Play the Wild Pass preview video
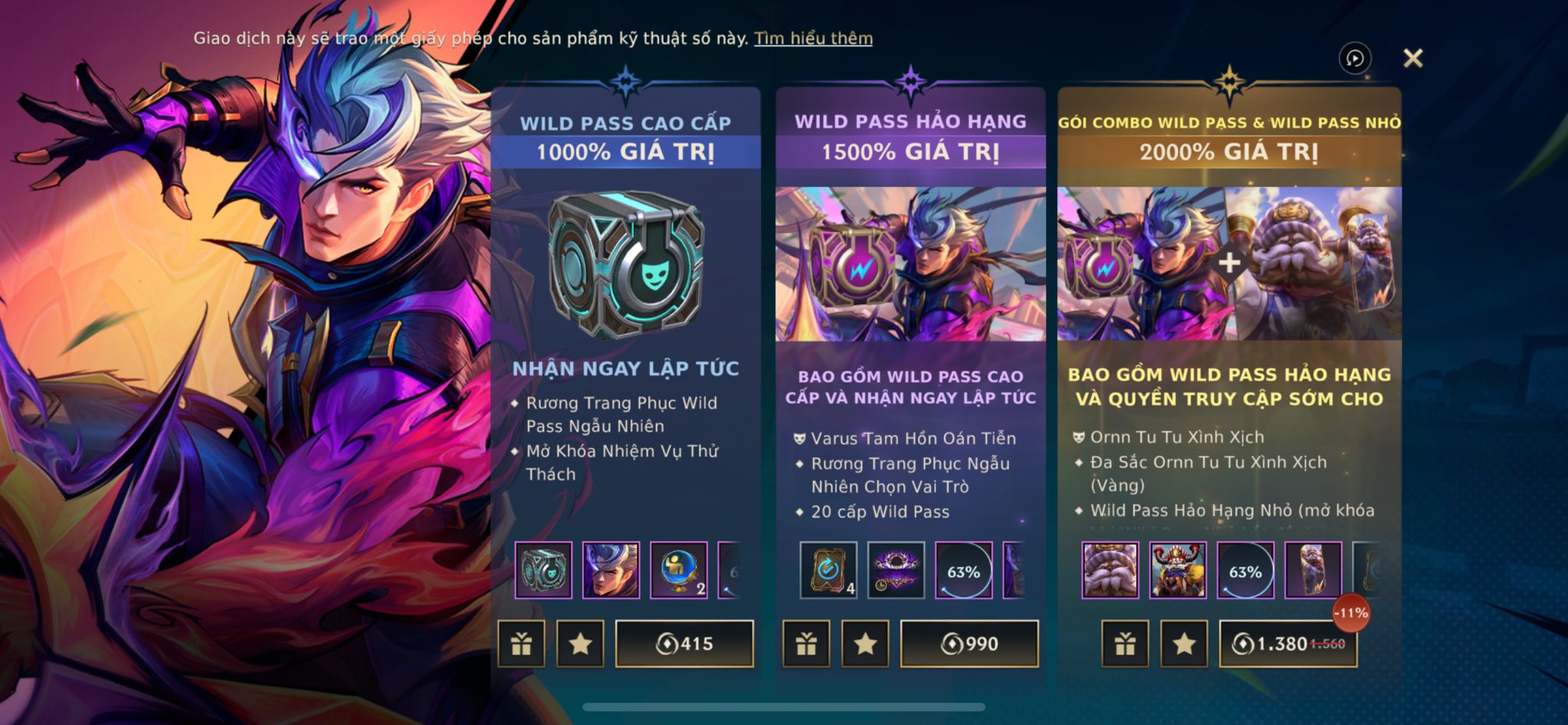1568x725 pixels. [1354, 58]
